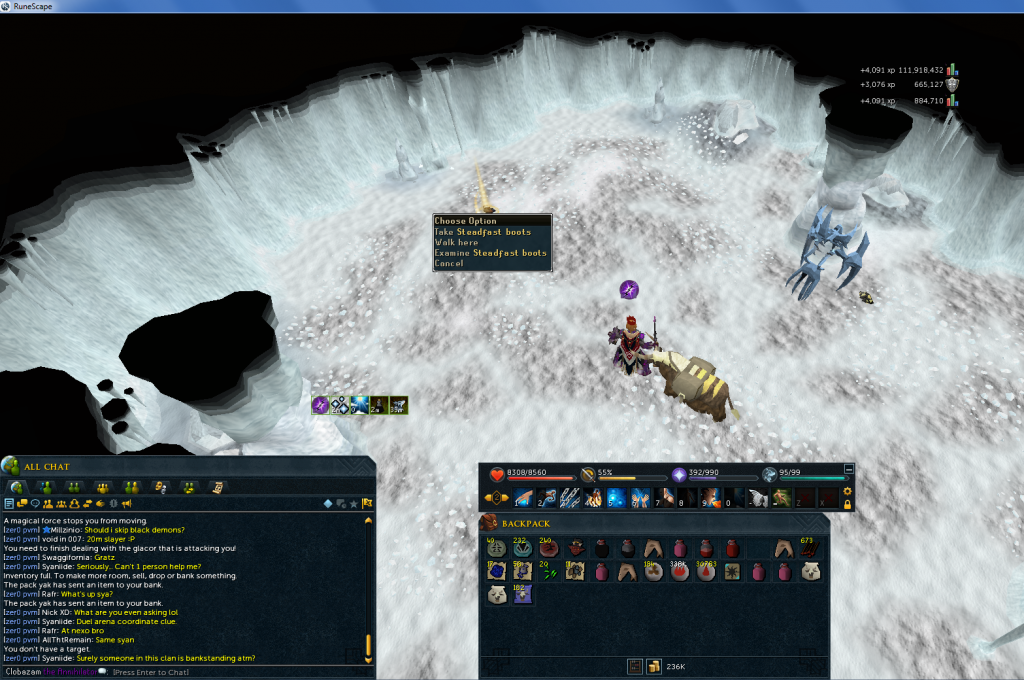
Task: Cancel the Choose Option menu
Action: click(449, 264)
